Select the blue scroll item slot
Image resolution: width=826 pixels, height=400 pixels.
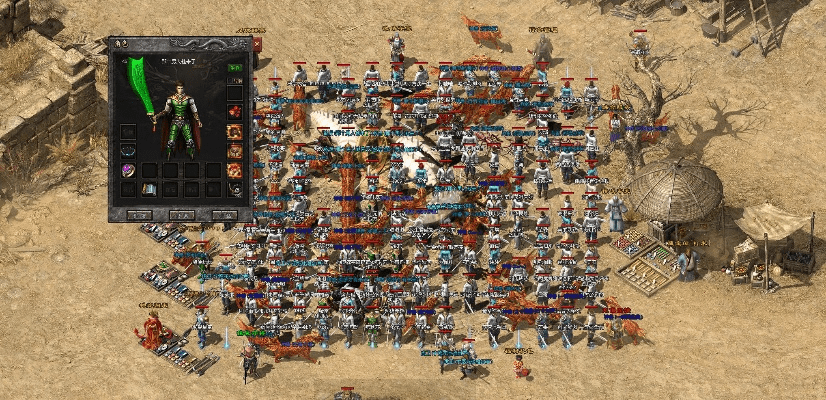[149, 189]
